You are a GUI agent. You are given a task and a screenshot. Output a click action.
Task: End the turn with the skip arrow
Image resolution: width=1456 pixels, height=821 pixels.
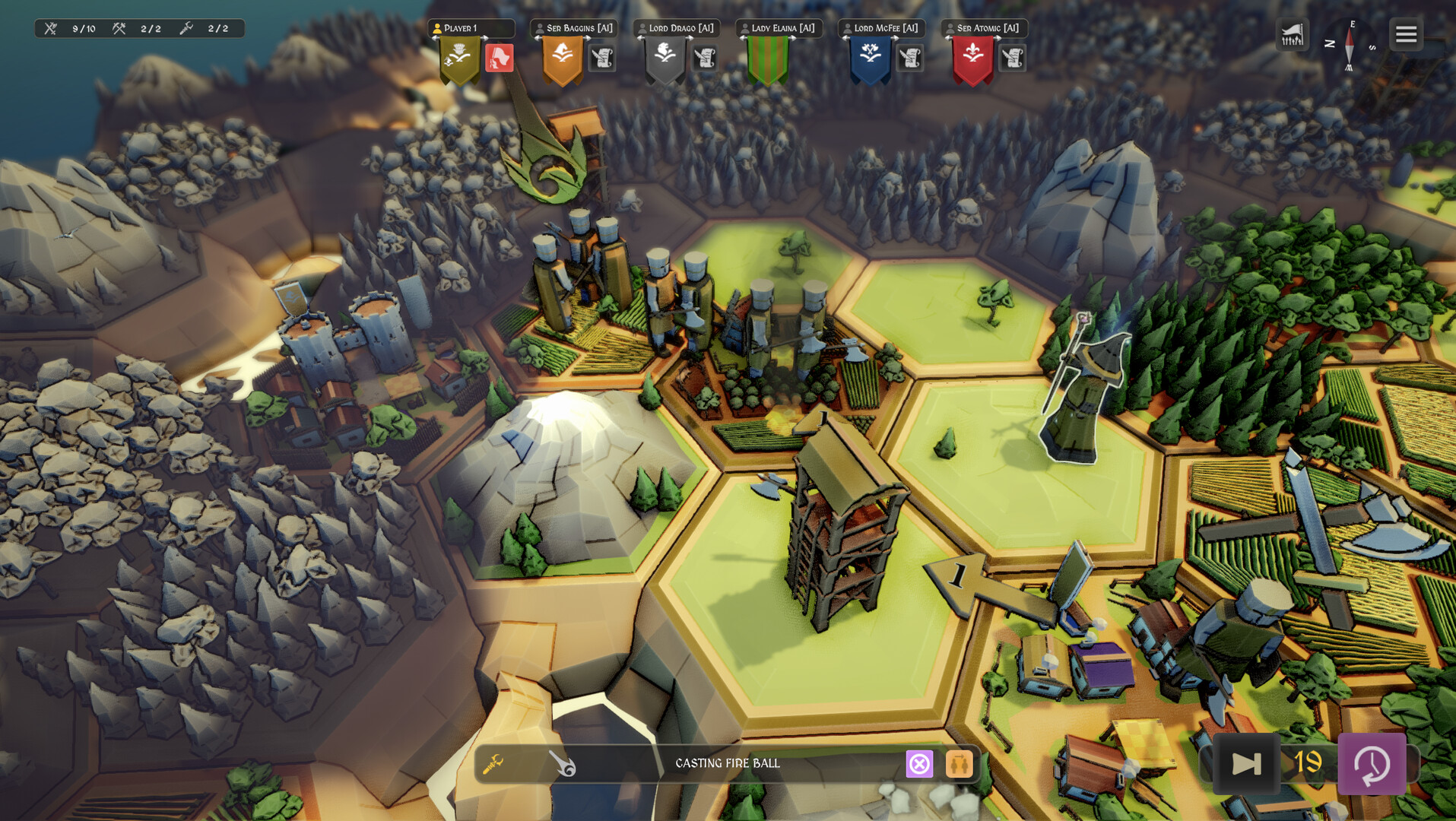point(1246,763)
